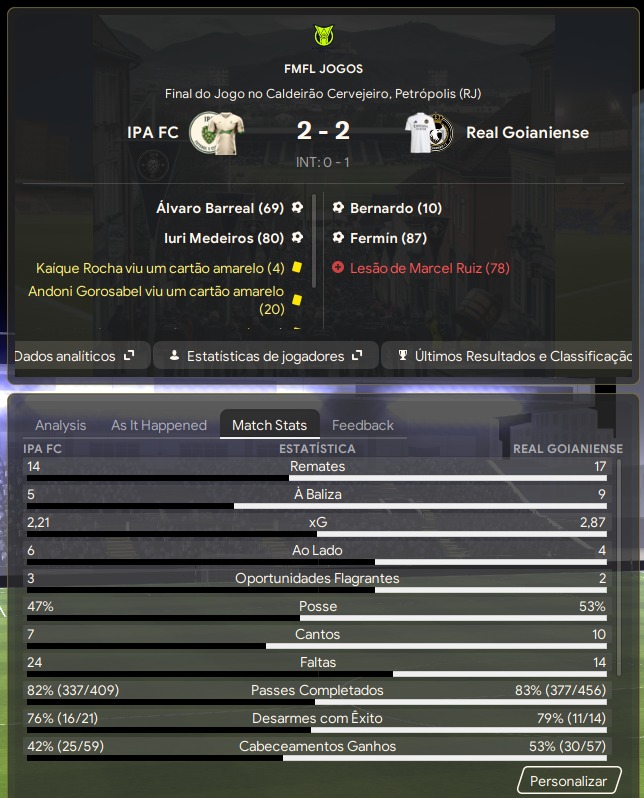Screen dimensions: 644x798
Task: Click the Personalizar button
Action: (x=568, y=781)
